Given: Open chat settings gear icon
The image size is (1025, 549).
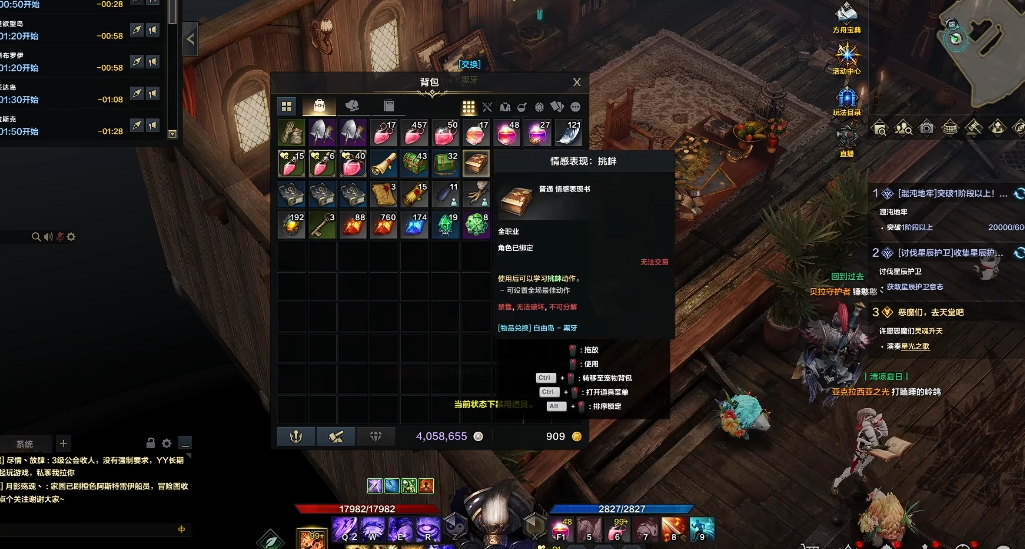Looking at the screenshot, I should coord(167,443).
